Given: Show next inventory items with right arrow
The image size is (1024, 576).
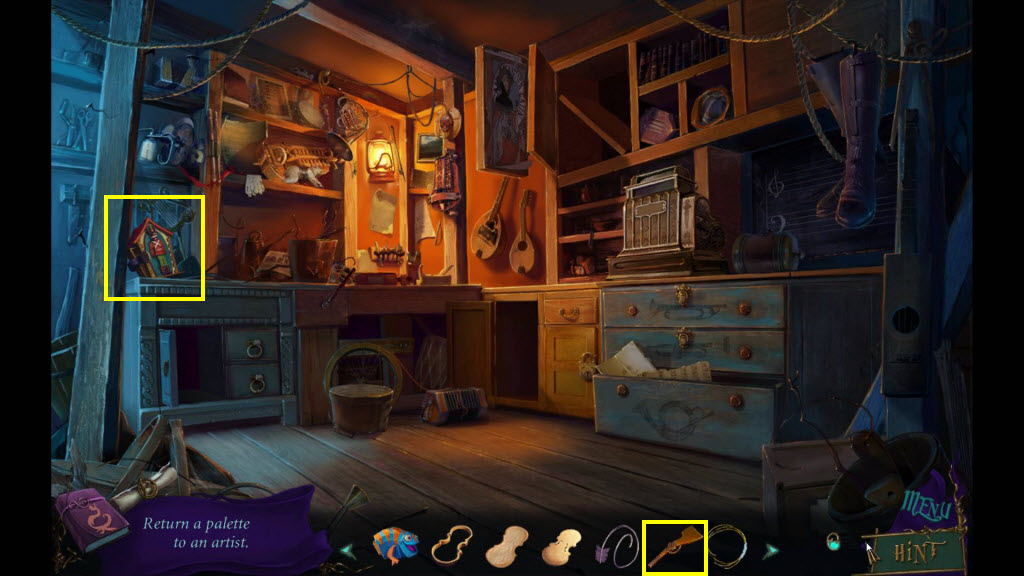Looking at the screenshot, I should point(771,549).
